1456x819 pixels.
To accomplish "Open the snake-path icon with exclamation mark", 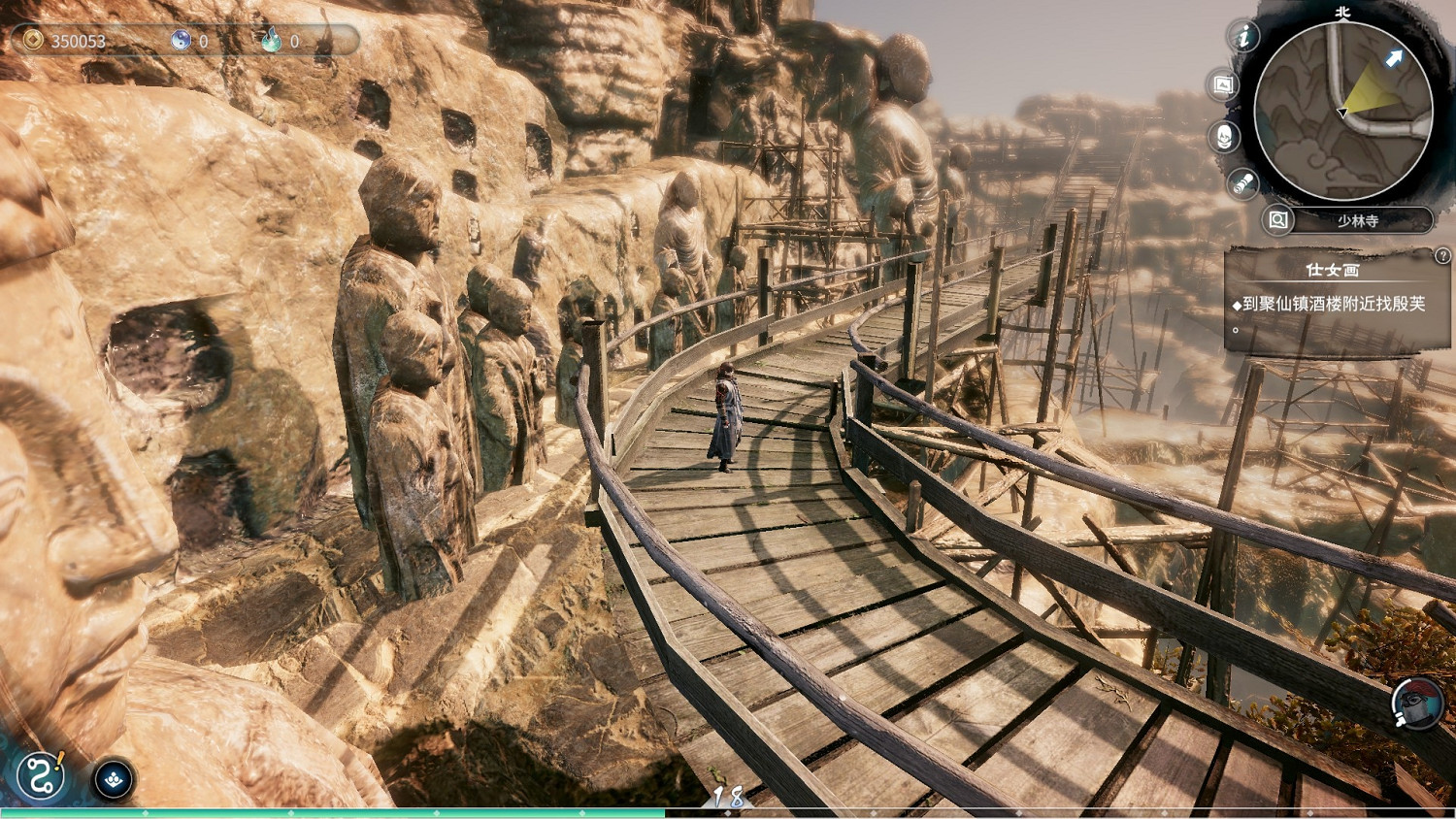I will coord(42,777).
